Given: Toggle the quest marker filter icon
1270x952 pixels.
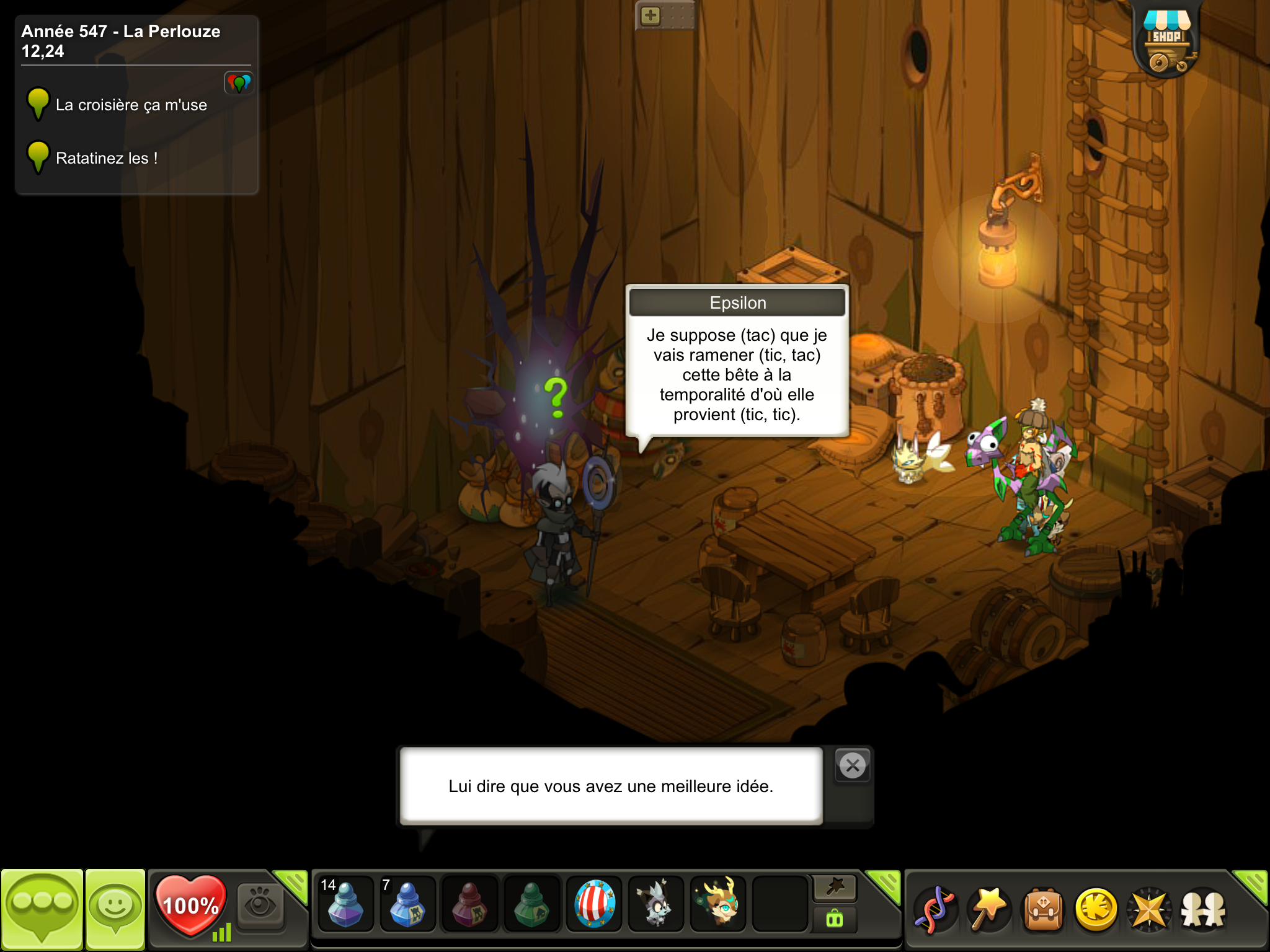Looking at the screenshot, I should pos(239,82).
